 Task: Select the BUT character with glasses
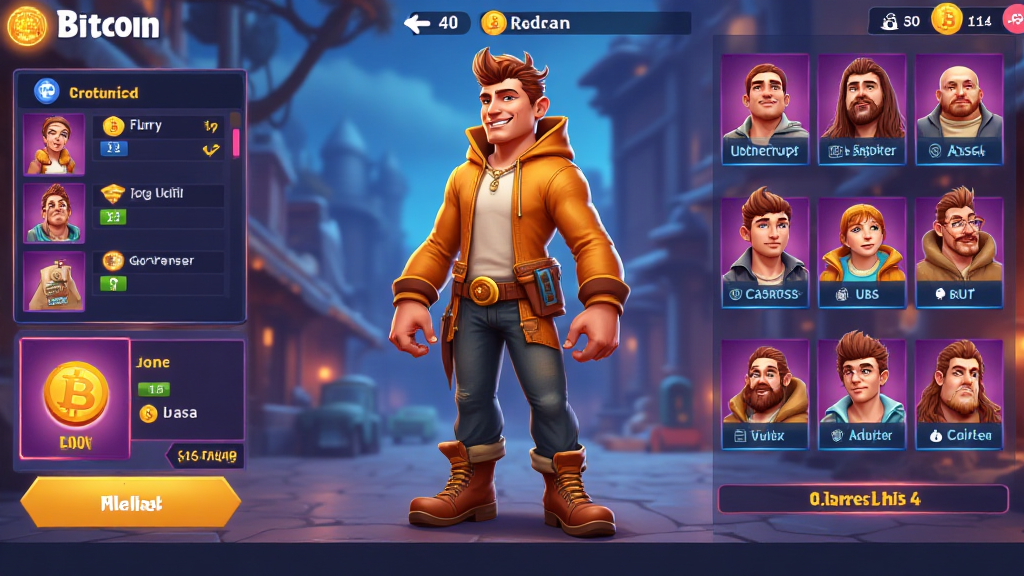[958, 252]
